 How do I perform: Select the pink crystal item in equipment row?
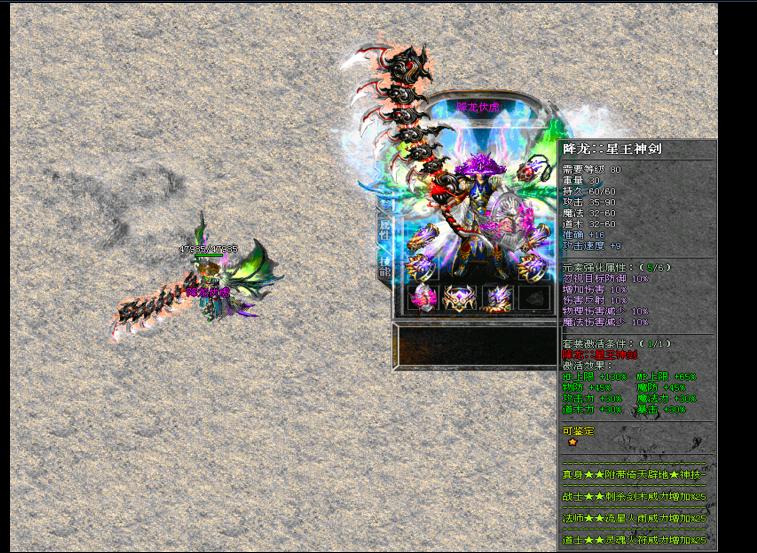click(x=423, y=297)
